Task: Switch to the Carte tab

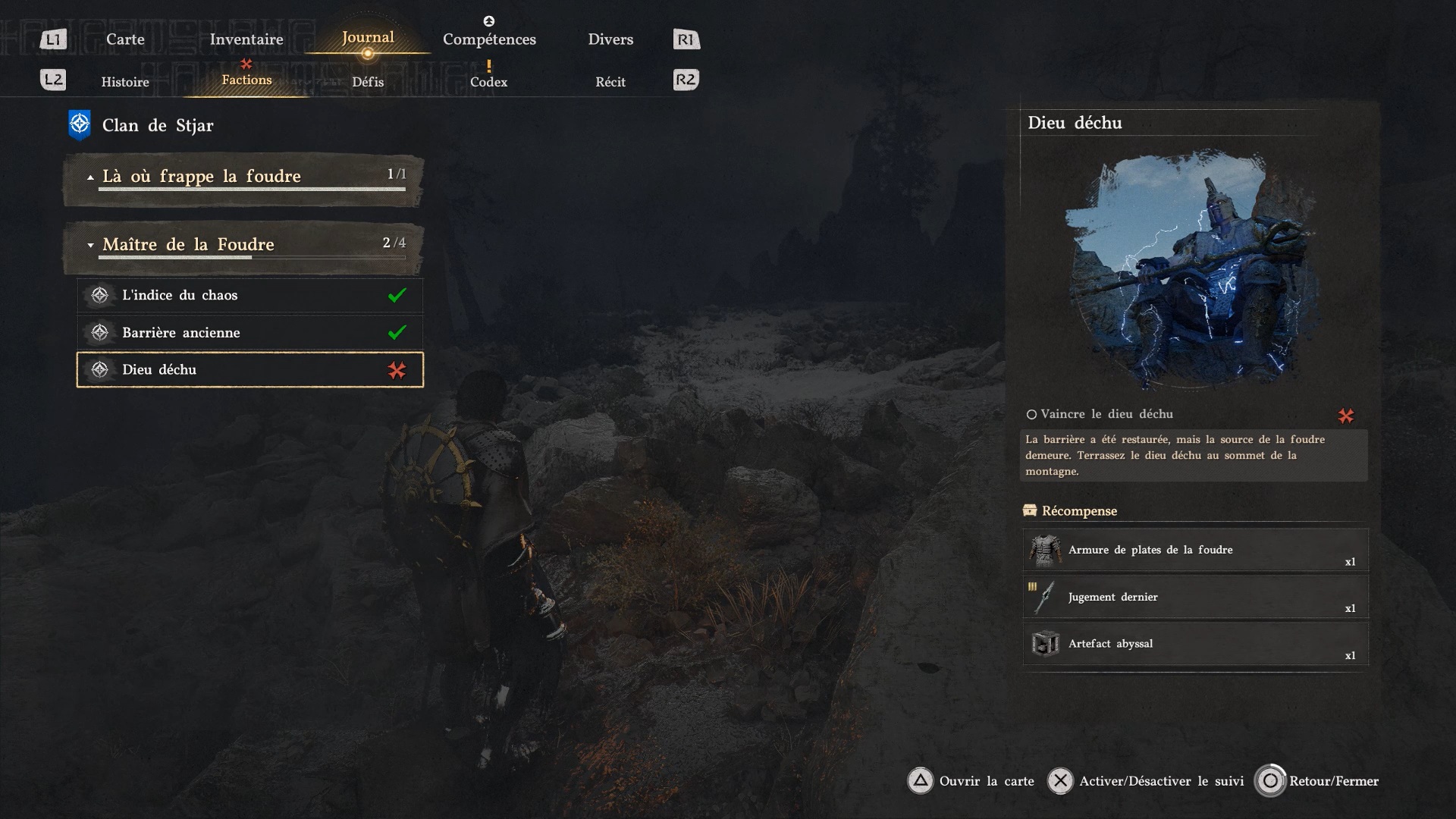Action: point(125,39)
